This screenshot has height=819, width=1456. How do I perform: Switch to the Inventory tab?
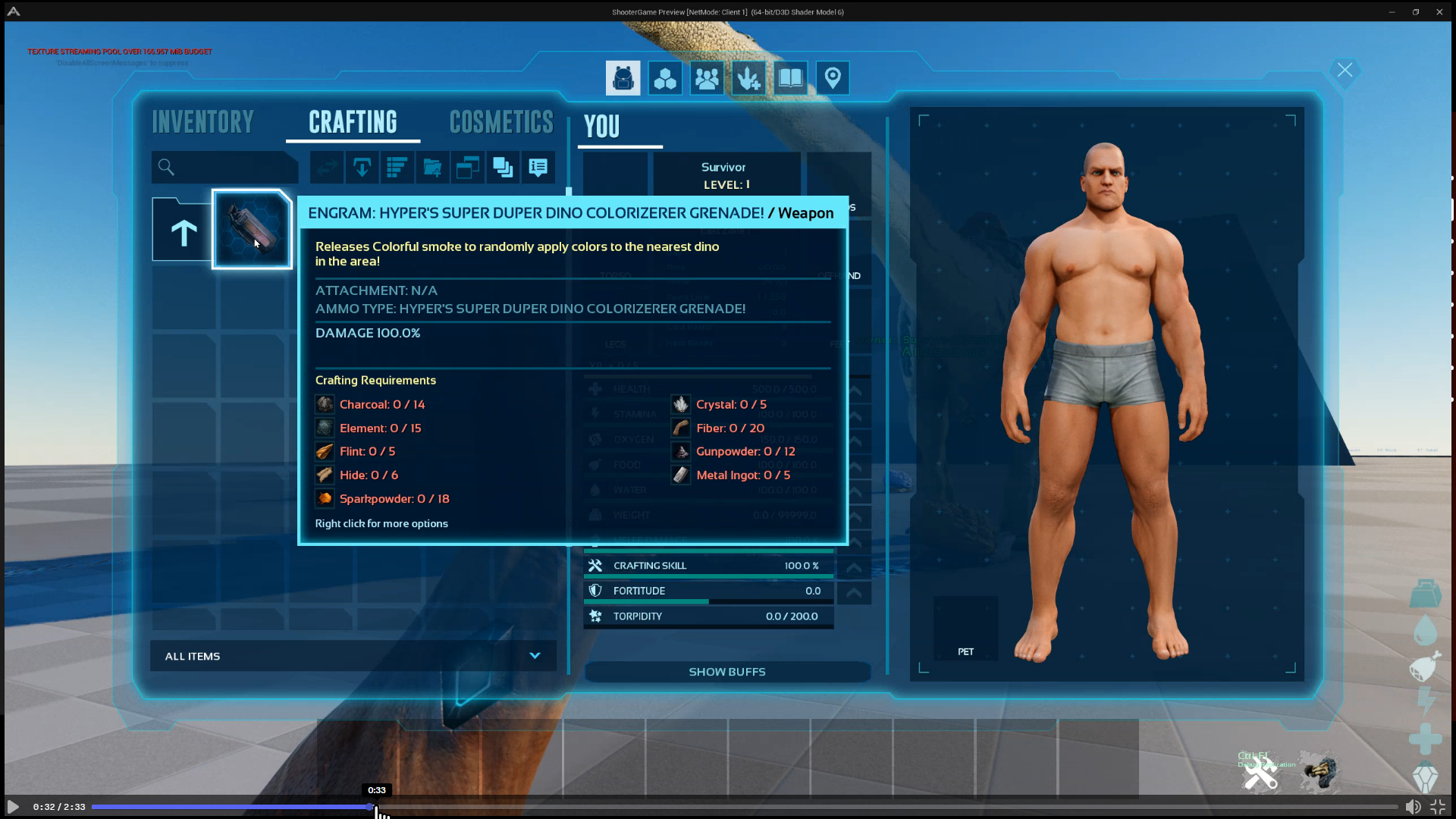pyautogui.click(x=202, y=122)
